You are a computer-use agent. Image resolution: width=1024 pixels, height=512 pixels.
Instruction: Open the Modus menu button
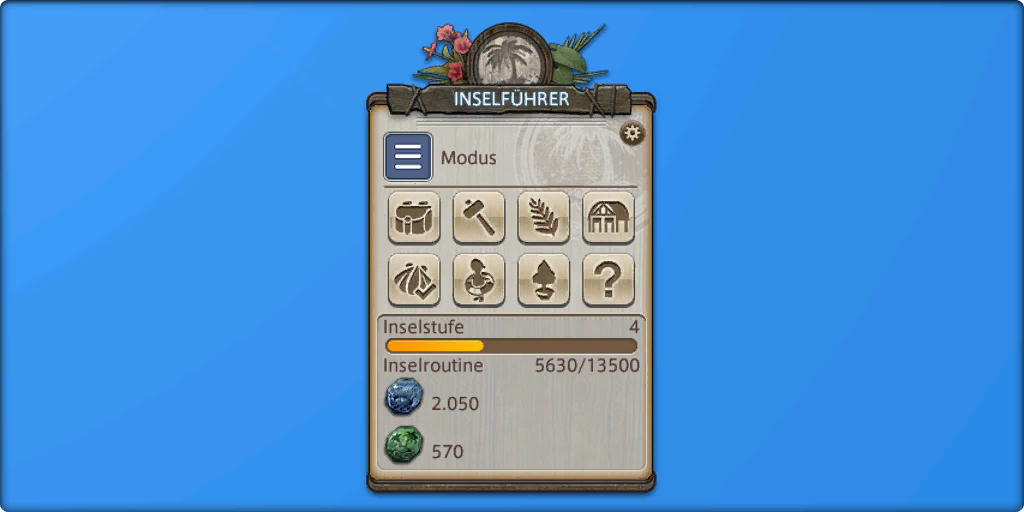tap(408, 158)
